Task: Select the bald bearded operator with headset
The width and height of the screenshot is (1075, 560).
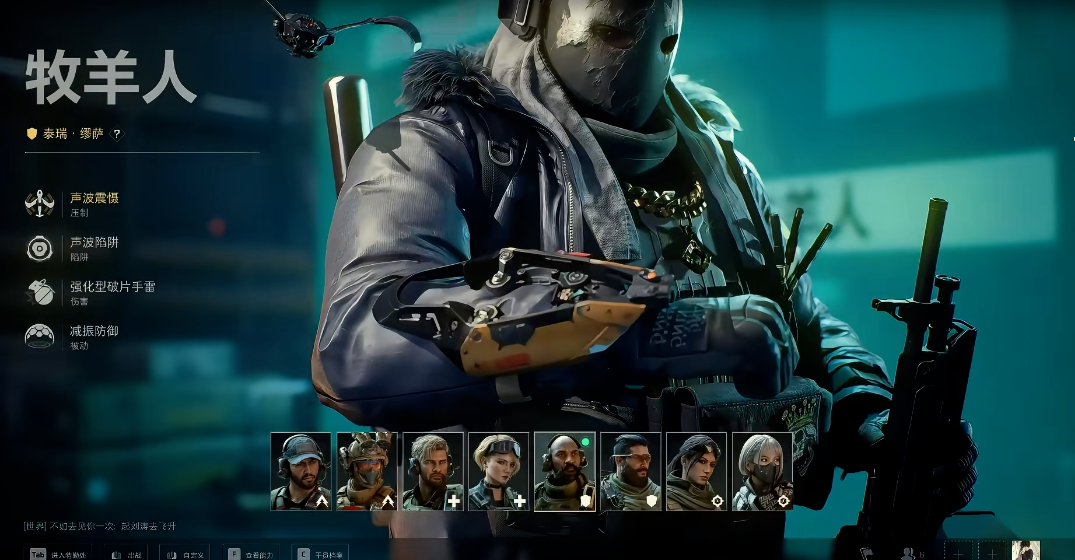Action: [x=565, y=471]
